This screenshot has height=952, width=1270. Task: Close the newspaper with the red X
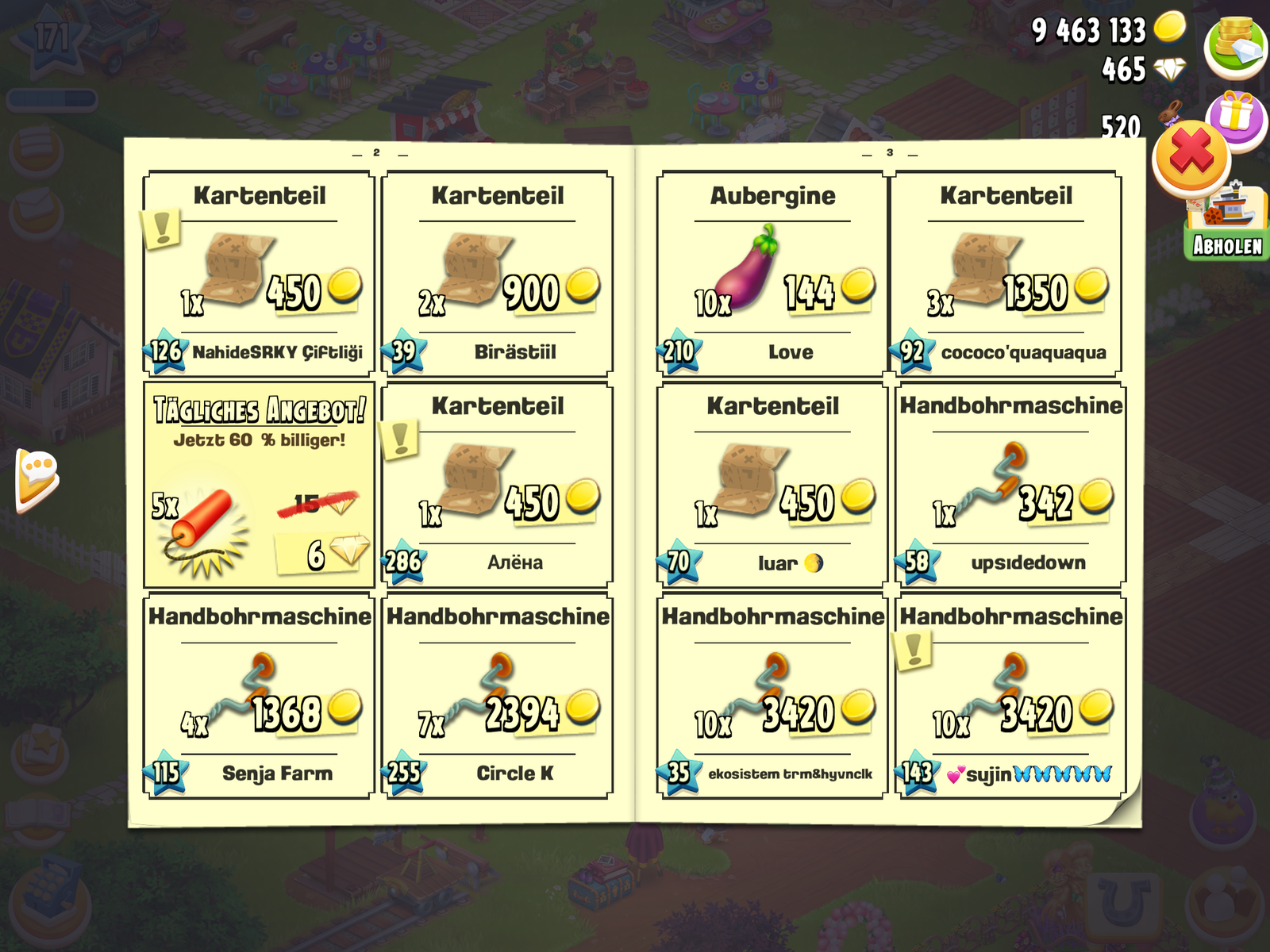pos(1191,156)
